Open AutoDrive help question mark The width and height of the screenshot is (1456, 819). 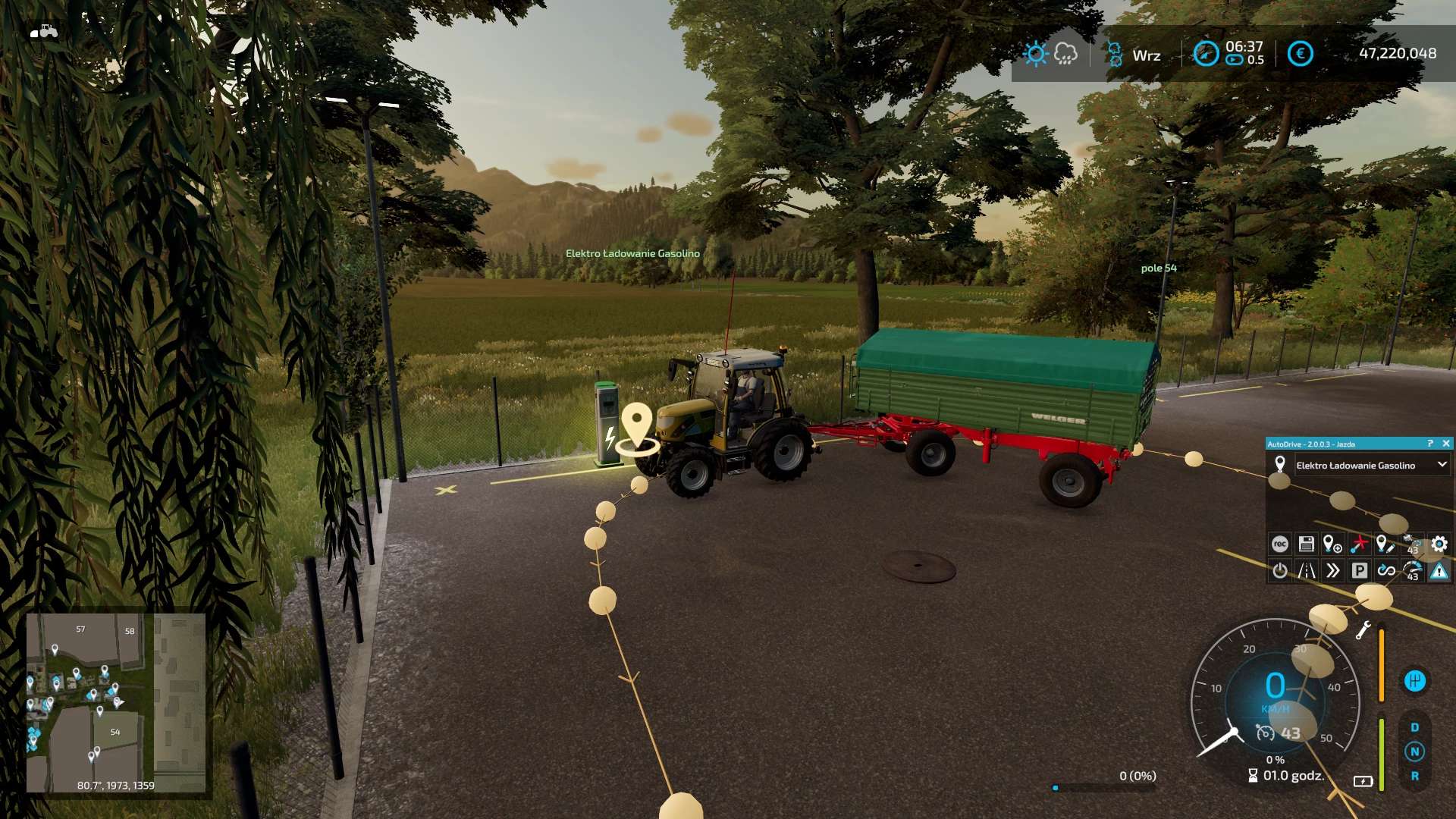coord(1430,444)
